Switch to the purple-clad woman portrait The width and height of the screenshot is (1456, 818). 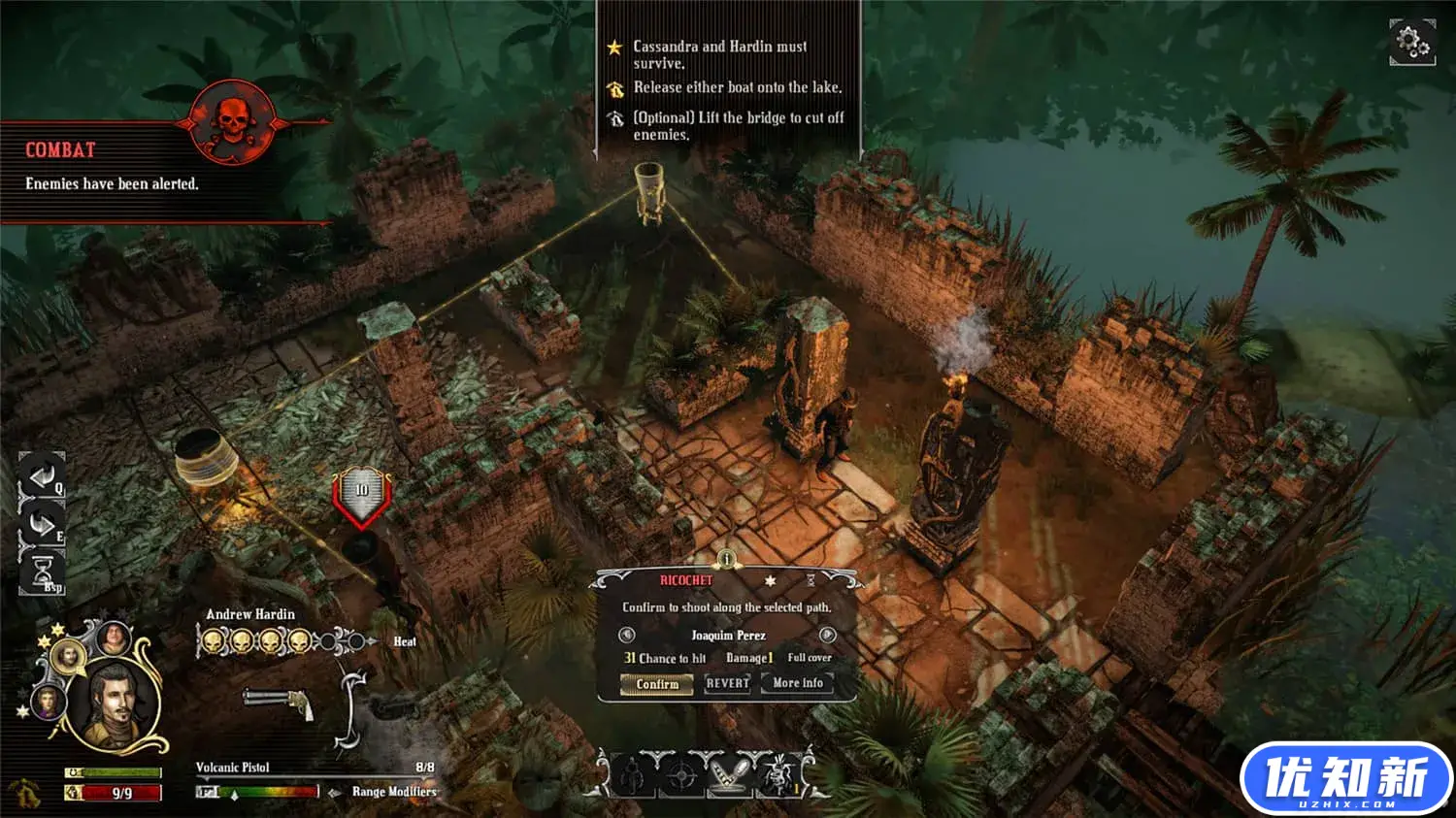(x=48, y=701)
